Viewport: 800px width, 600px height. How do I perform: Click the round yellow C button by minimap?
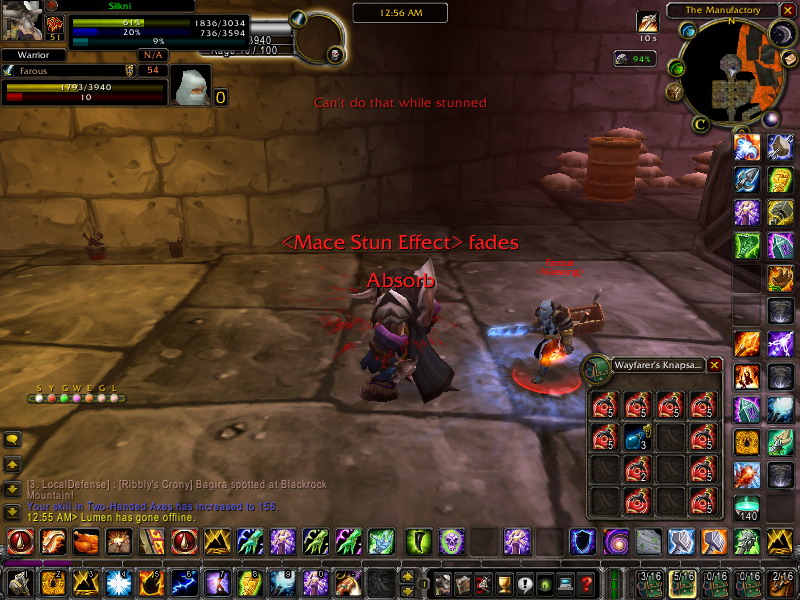click(701, 124)
